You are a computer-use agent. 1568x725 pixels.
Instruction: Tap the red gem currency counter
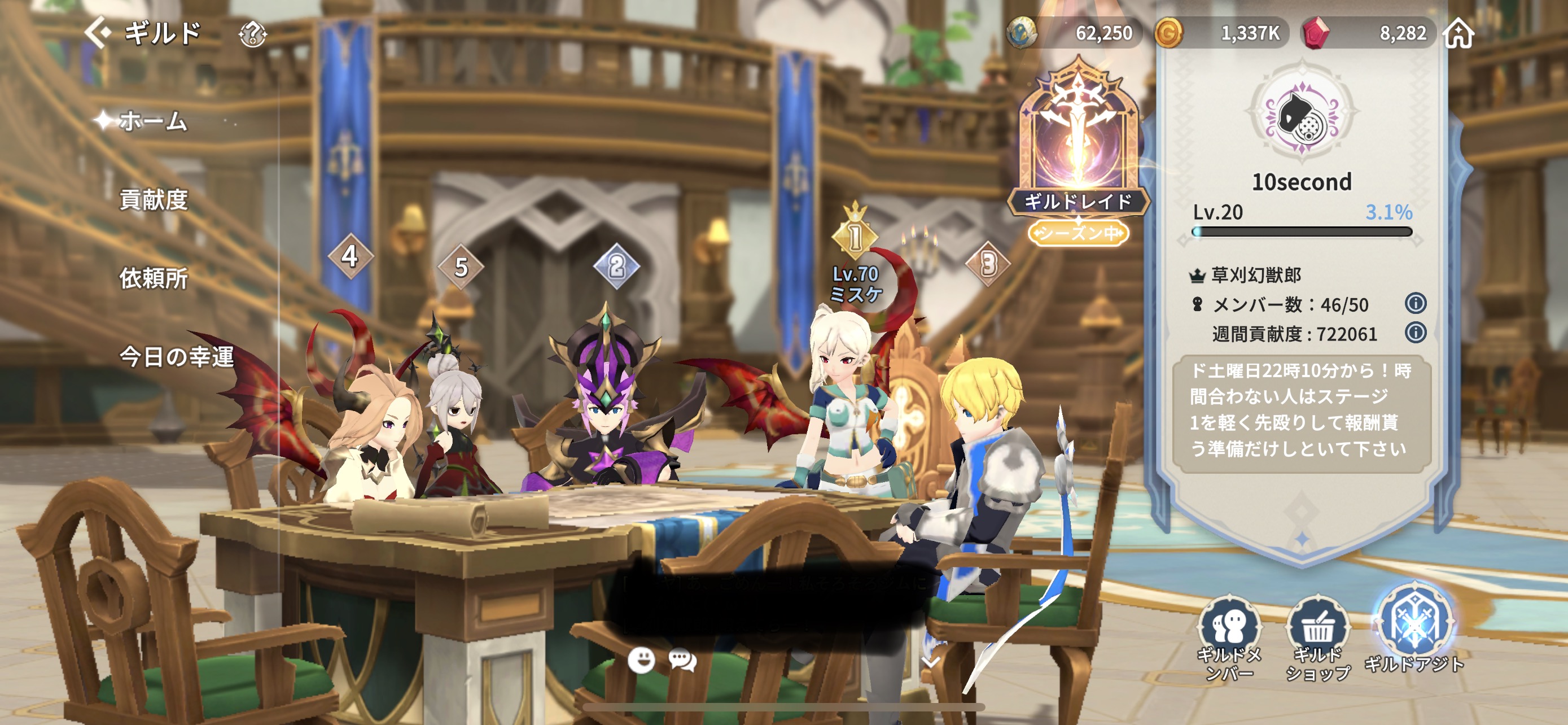point(1369,33)
